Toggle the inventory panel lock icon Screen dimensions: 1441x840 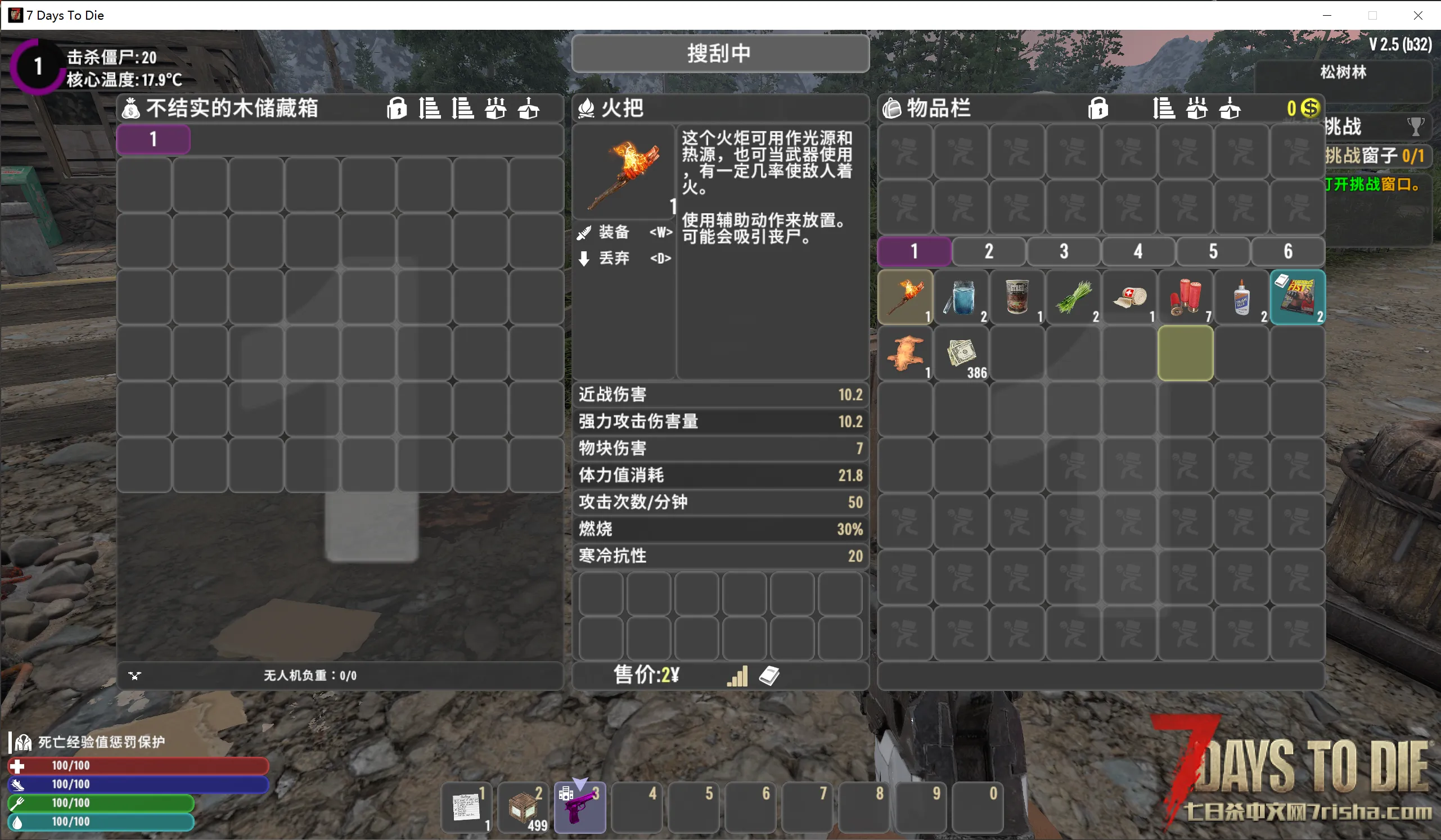[x=1098, y=108]
